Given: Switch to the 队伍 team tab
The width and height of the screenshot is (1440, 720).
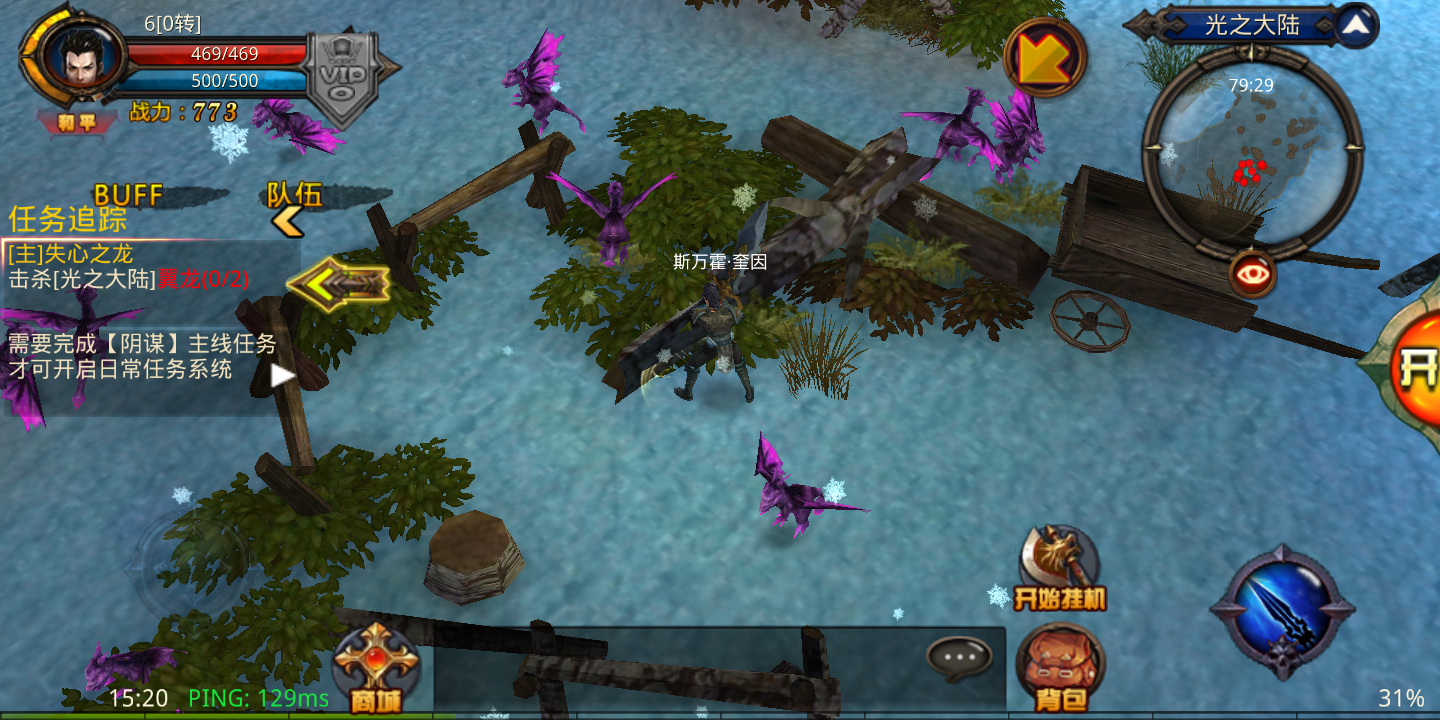Looking at the screenshot, I should pyautogui.click(x=294, y=195).
